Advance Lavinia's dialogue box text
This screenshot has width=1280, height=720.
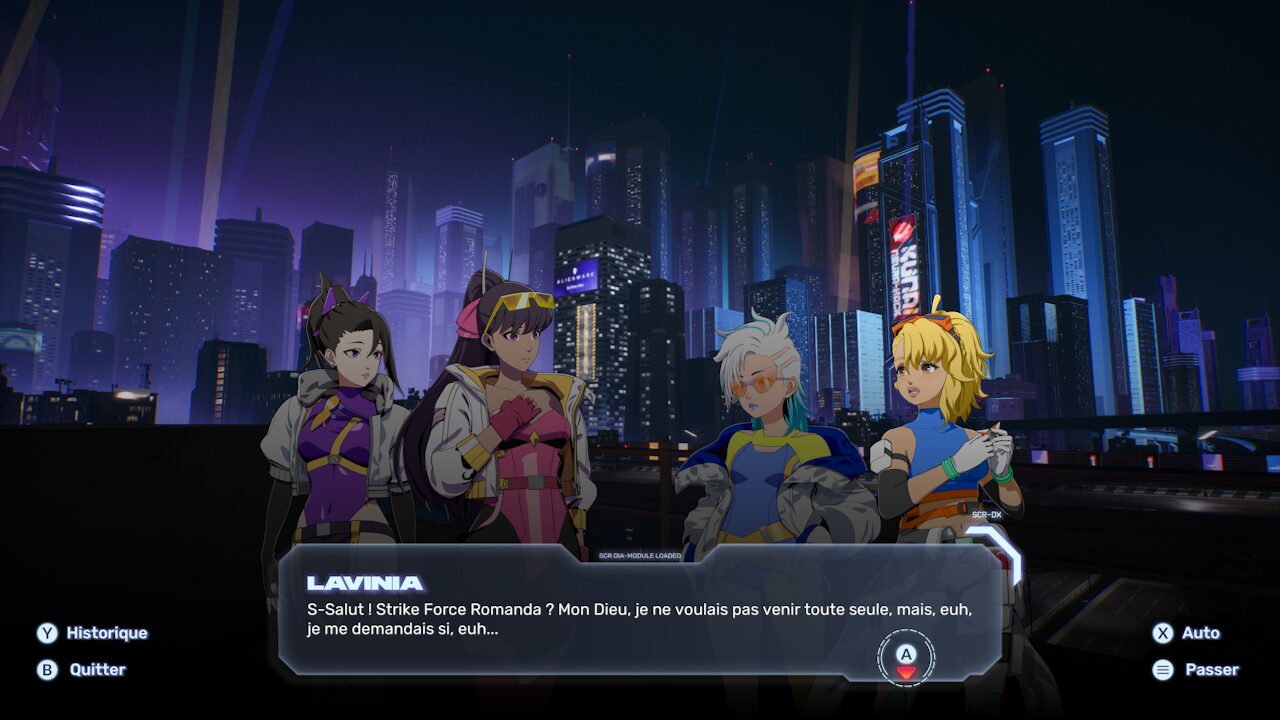point(906,658)
